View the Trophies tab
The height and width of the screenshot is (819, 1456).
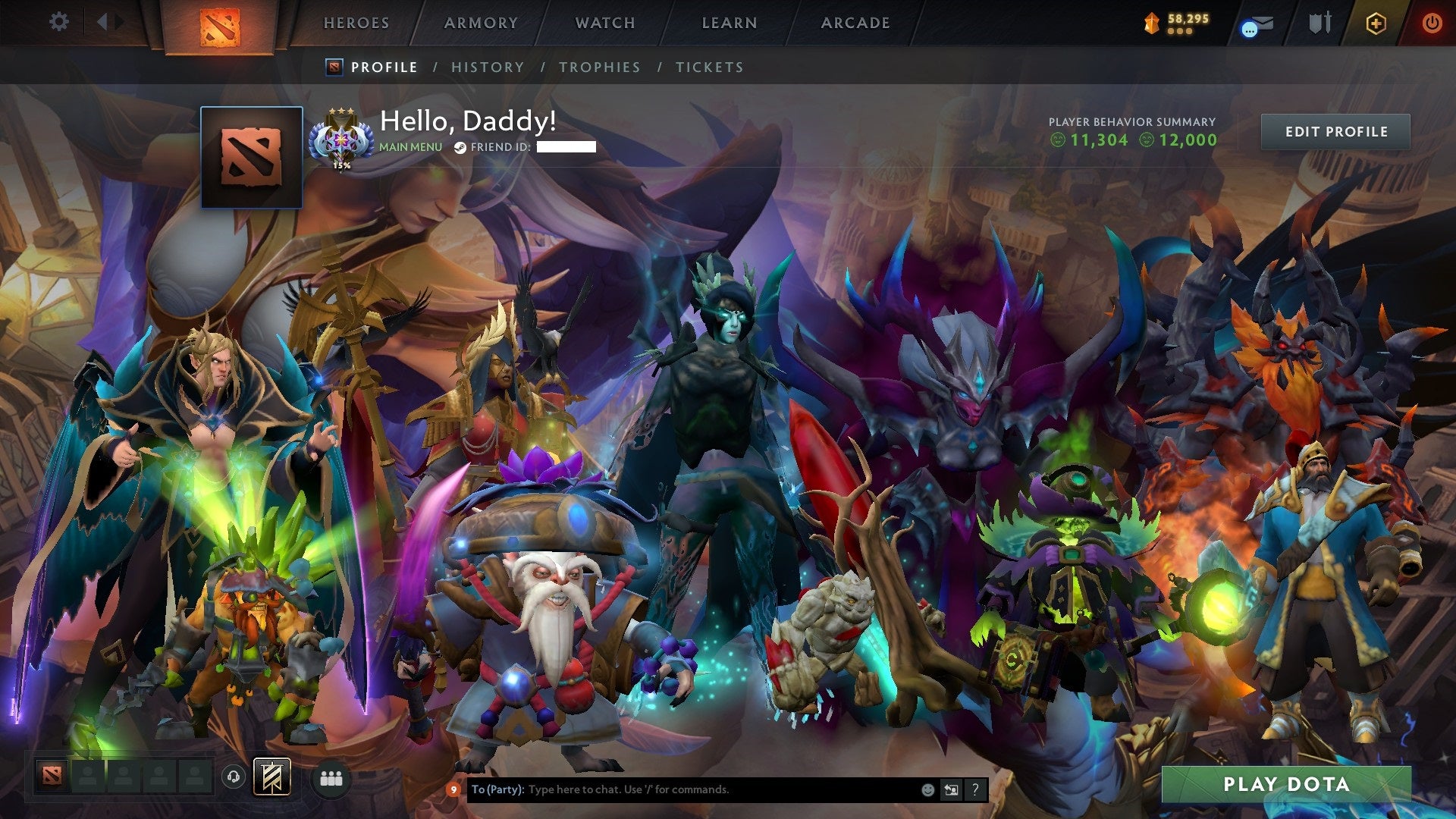600,67
